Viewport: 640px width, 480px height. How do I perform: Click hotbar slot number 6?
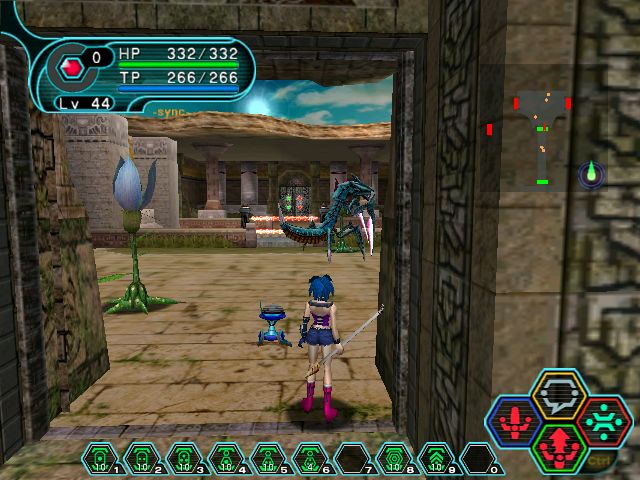(311, 460)
